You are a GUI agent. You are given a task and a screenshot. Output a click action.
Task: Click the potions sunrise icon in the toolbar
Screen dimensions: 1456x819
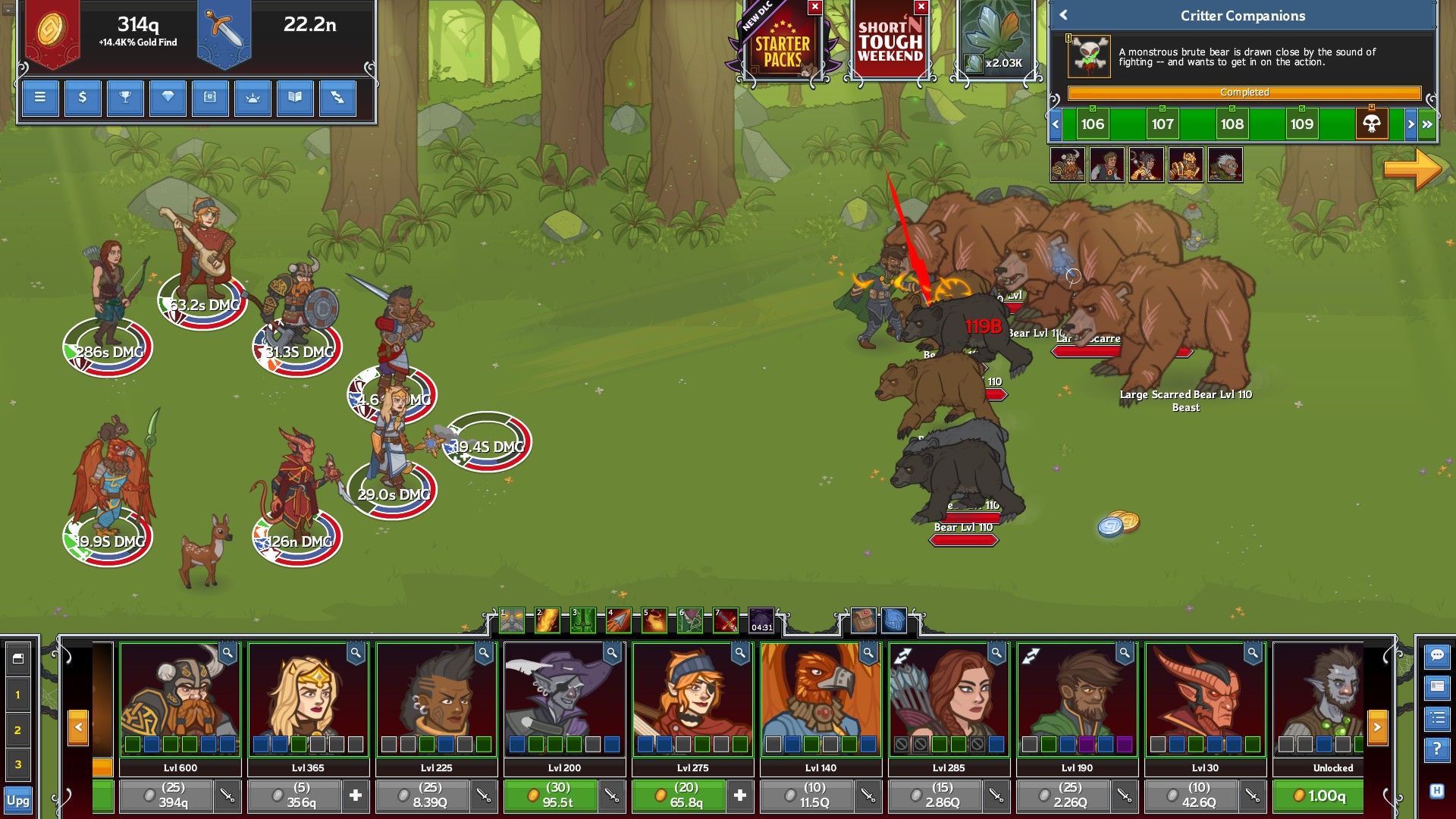point(253,97)
